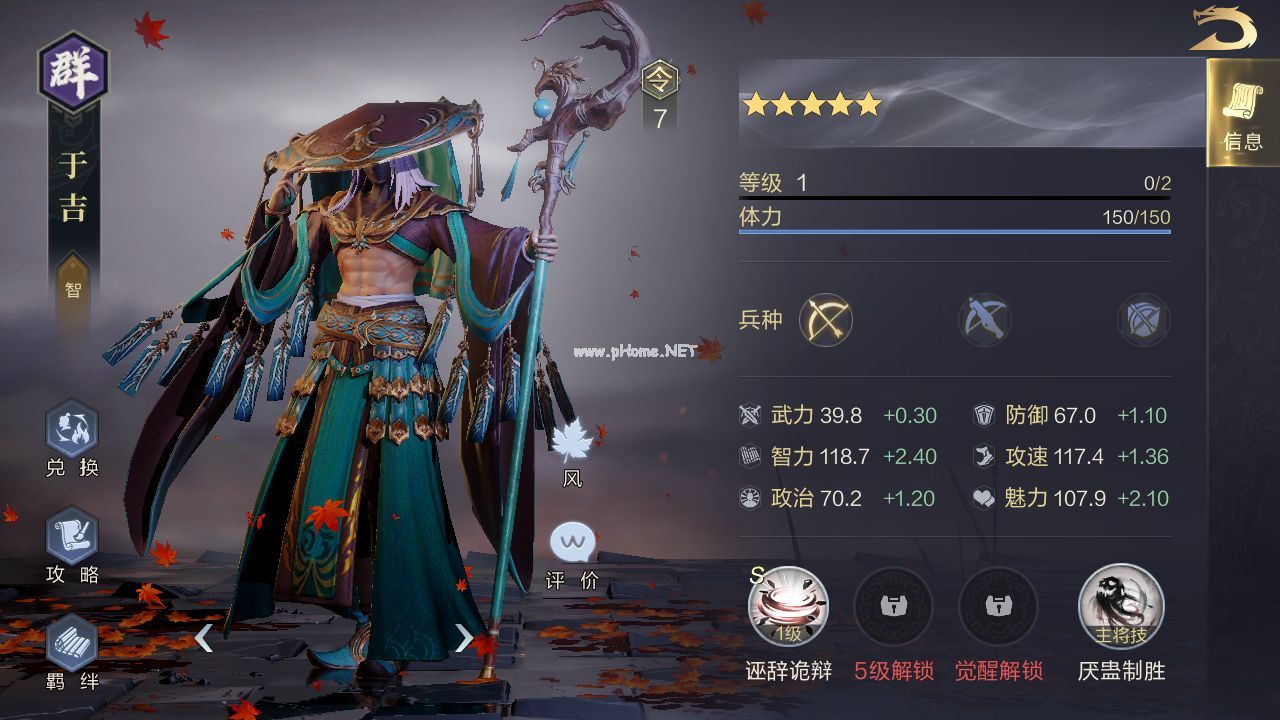Click the 智 type tag under the name
The width and height of the screenshot is (1280, 720).
pyautogui.click(x=73, y=290)
